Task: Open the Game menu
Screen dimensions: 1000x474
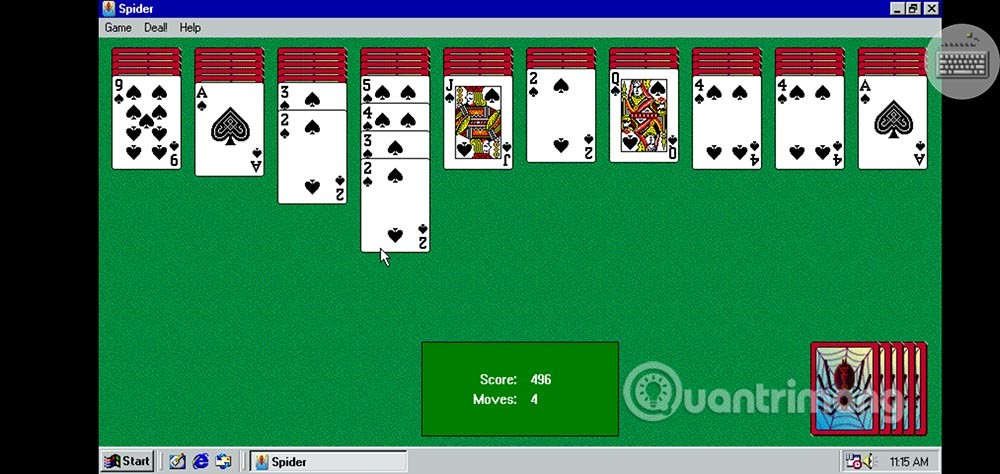Action: (118, 28)
